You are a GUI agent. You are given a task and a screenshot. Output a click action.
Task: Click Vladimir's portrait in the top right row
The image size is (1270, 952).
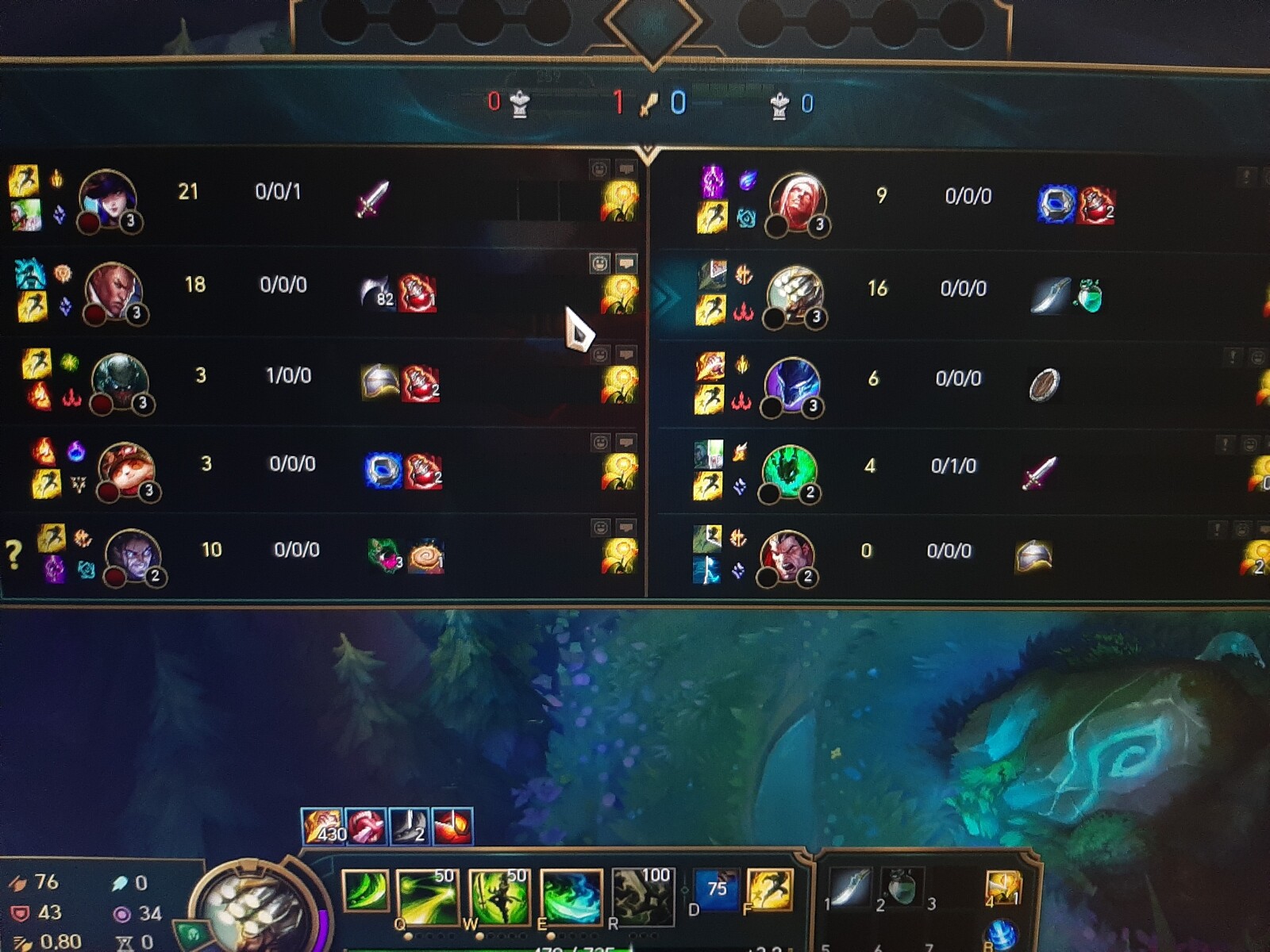coord(797,202)
